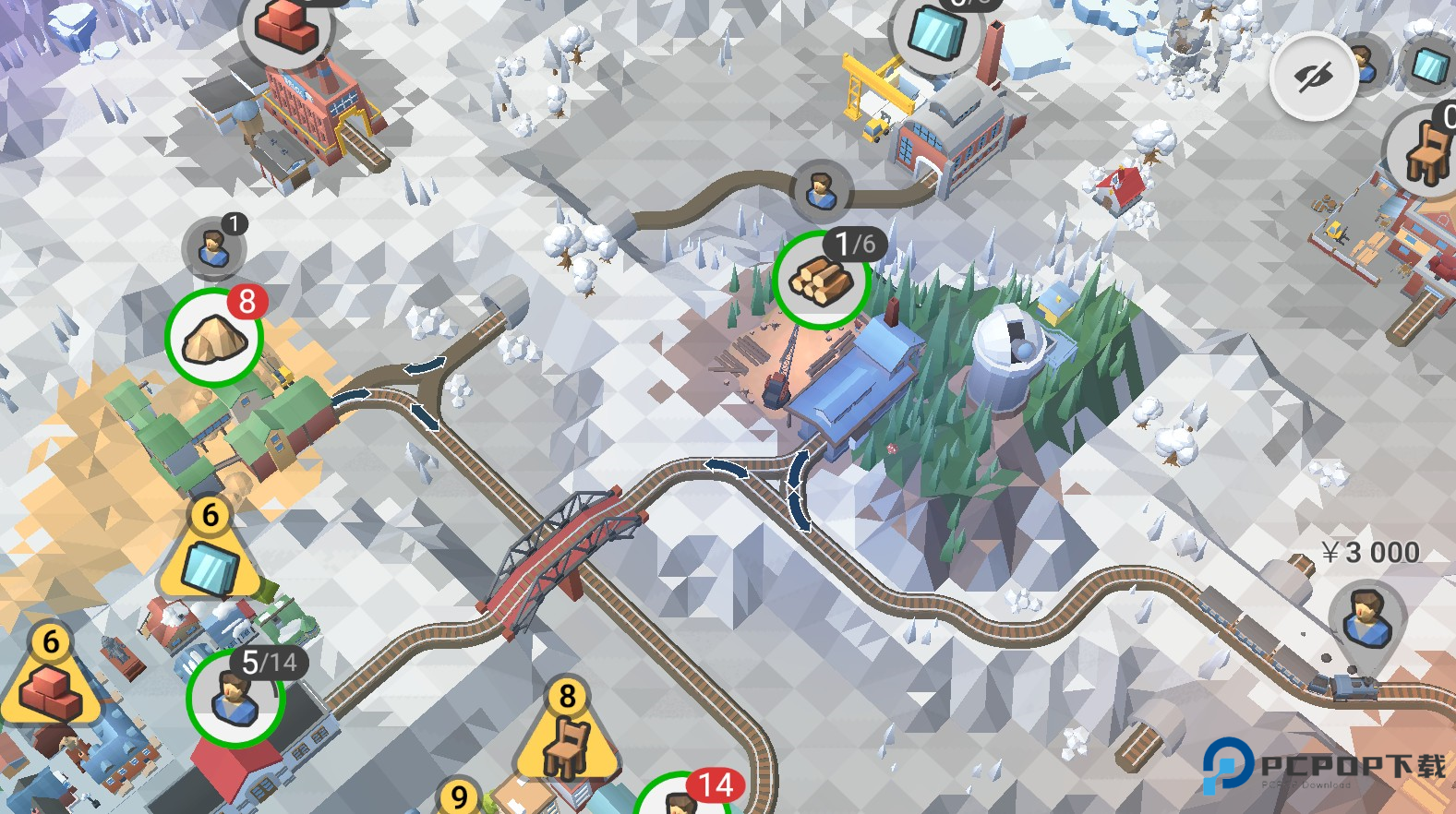This screenshot has height=814, width=1456.
Task: Open the passenger station marker showing 5/14
Action: pos(235,698)
